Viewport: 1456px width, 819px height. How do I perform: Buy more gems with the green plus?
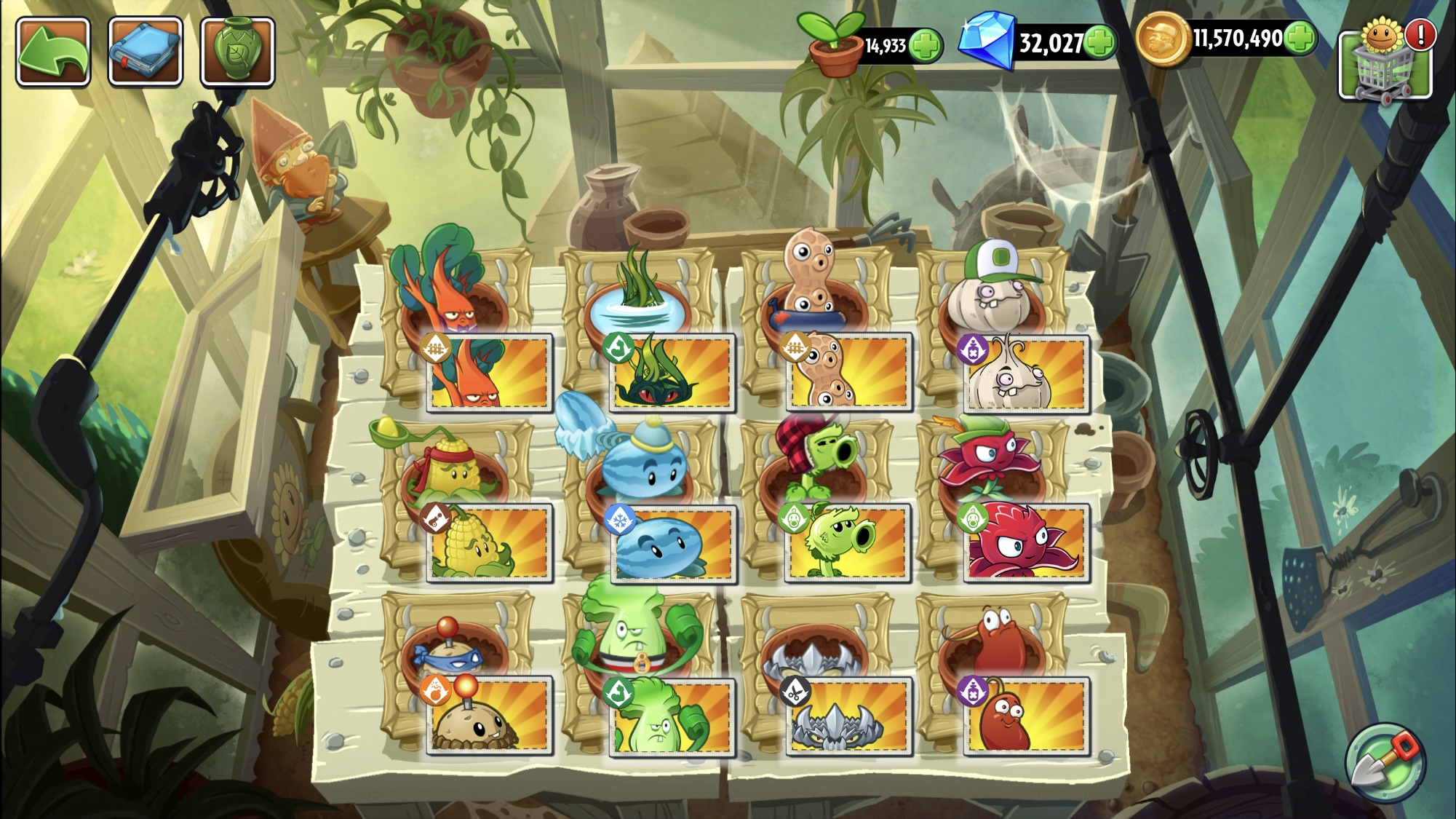click(1100, 42)
